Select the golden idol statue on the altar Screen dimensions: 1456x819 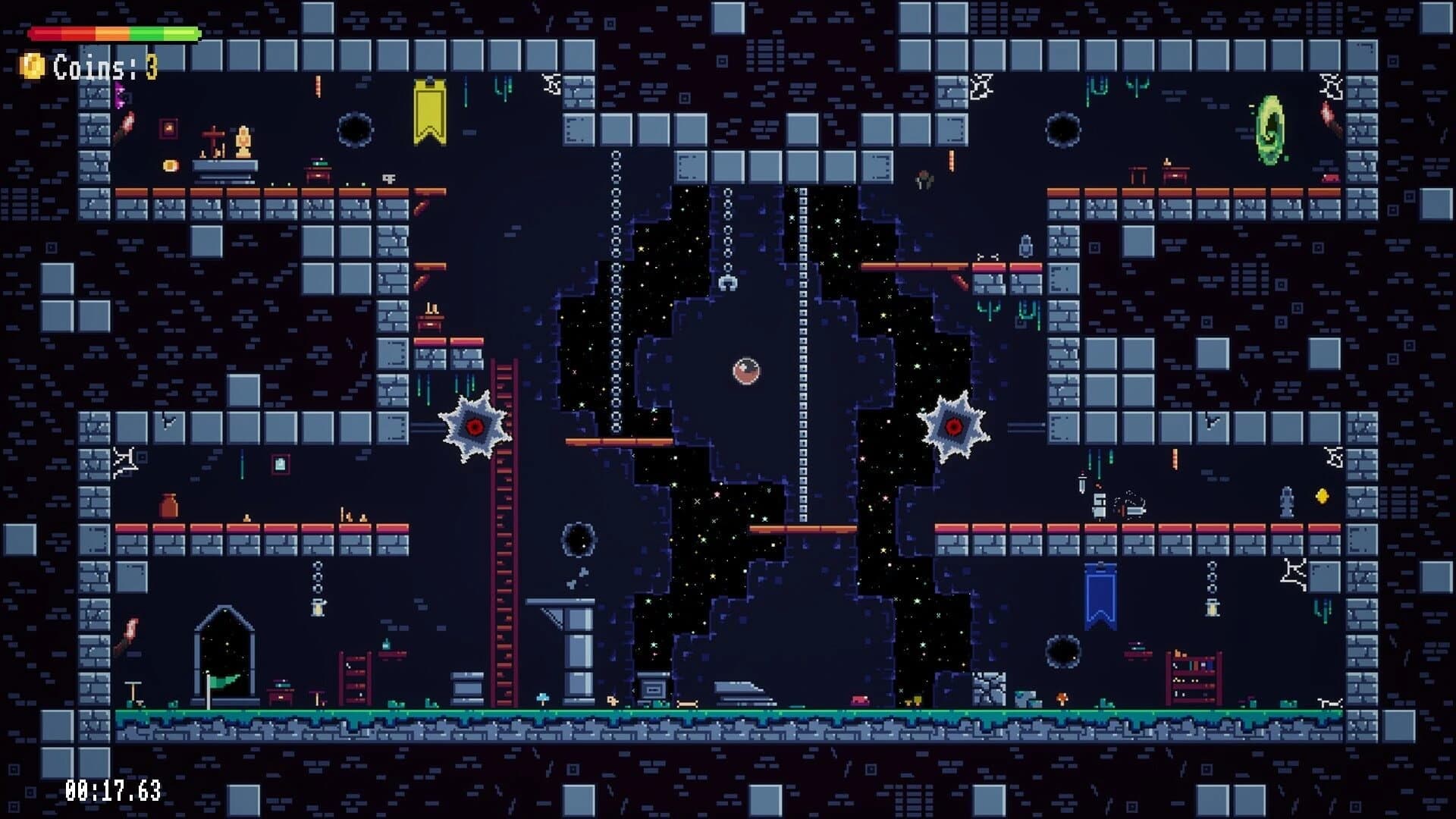(x=243, y=140)
